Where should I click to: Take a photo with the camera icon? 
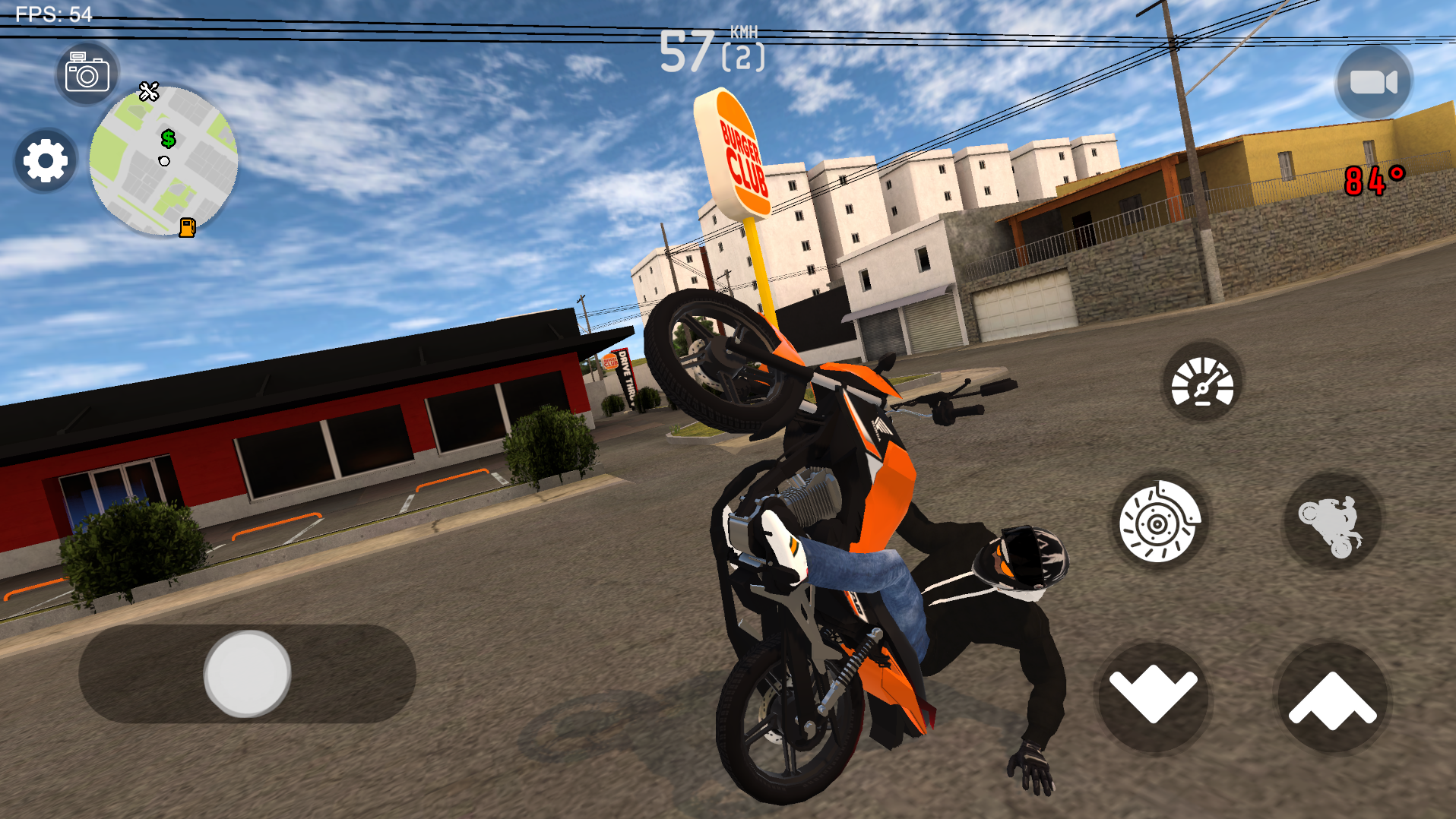click(86, 72)
